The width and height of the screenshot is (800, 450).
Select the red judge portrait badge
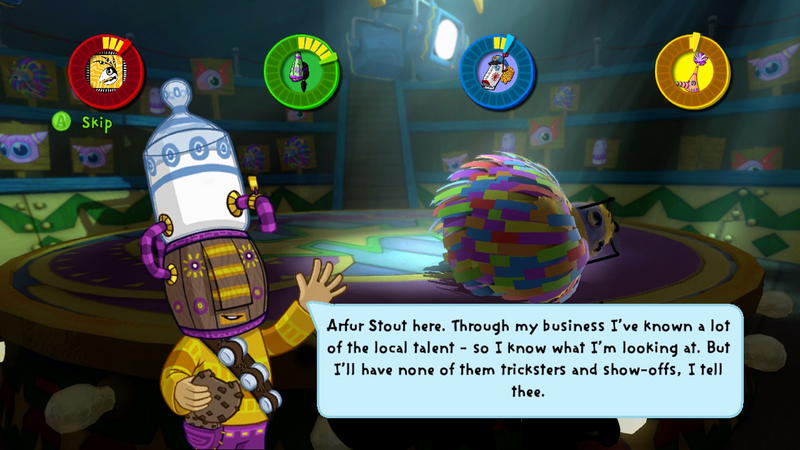coord(105,70)
